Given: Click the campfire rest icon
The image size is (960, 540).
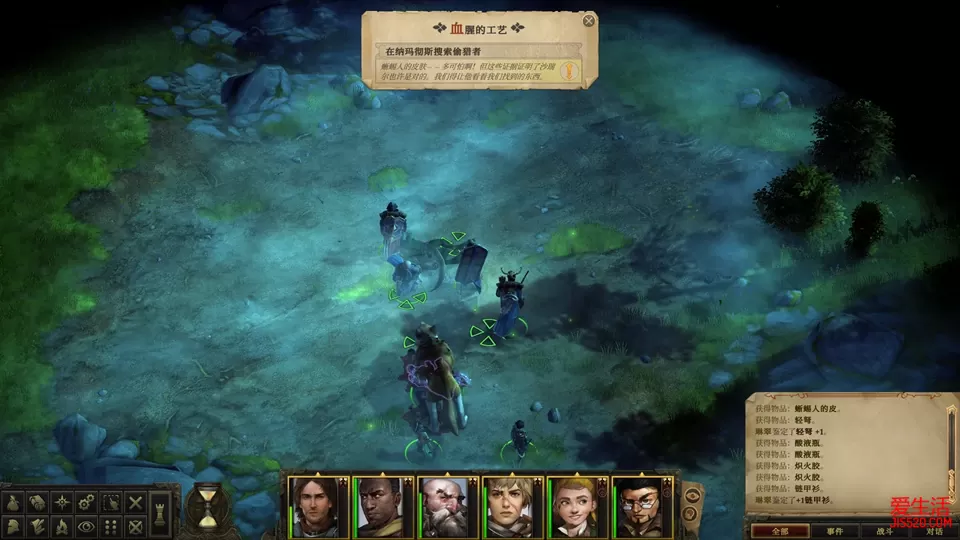Looking at the screenshot, I should coord(63,525).
